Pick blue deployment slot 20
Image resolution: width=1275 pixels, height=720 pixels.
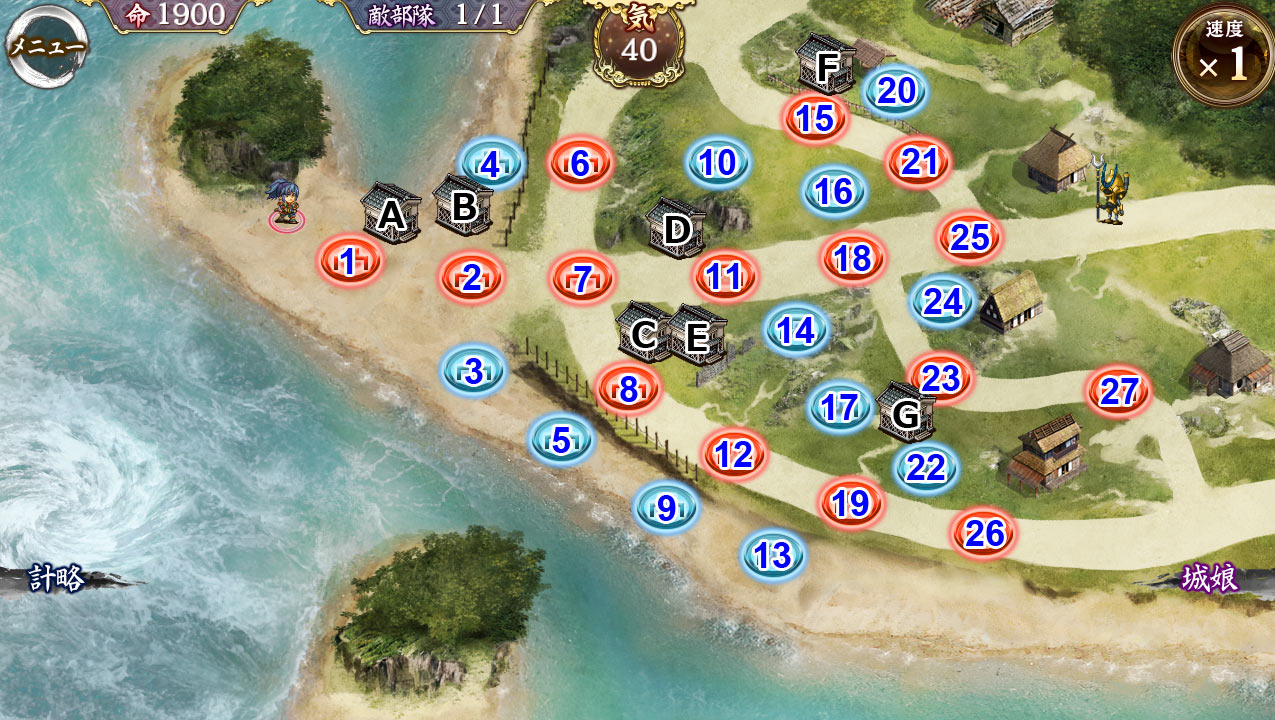click(x=896, y=92)
